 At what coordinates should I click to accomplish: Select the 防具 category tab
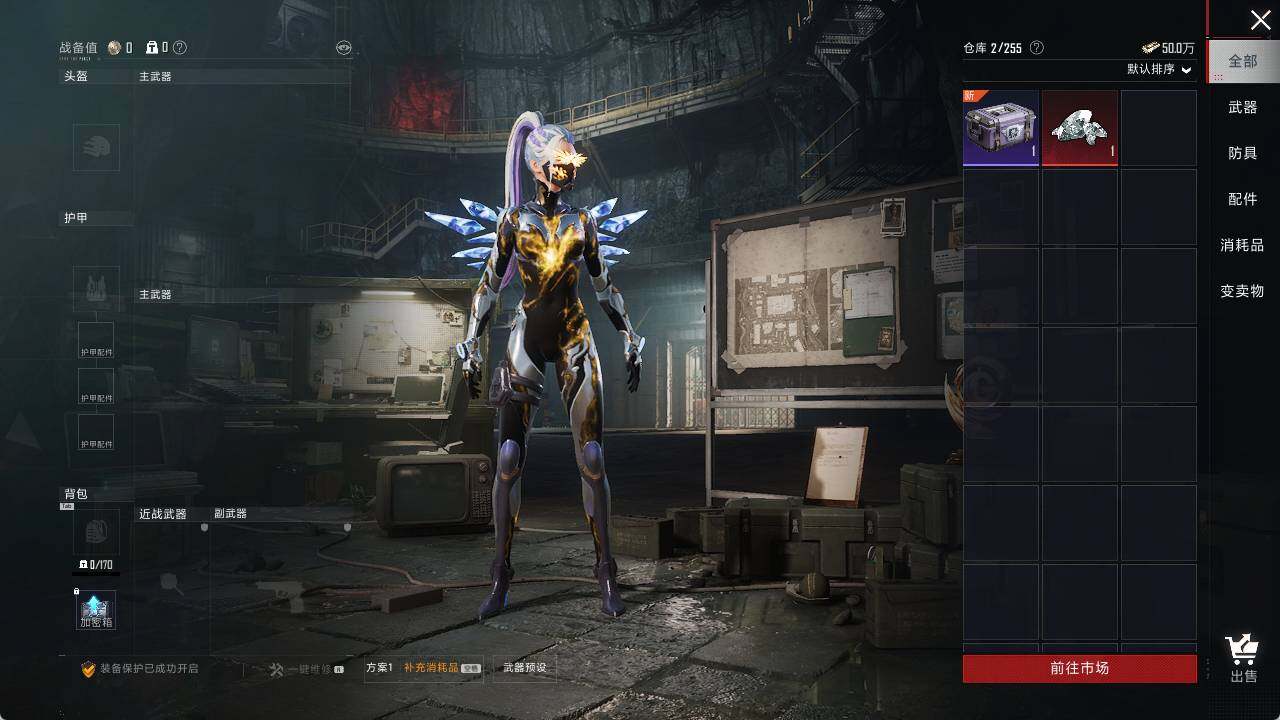click(1243, 153)
